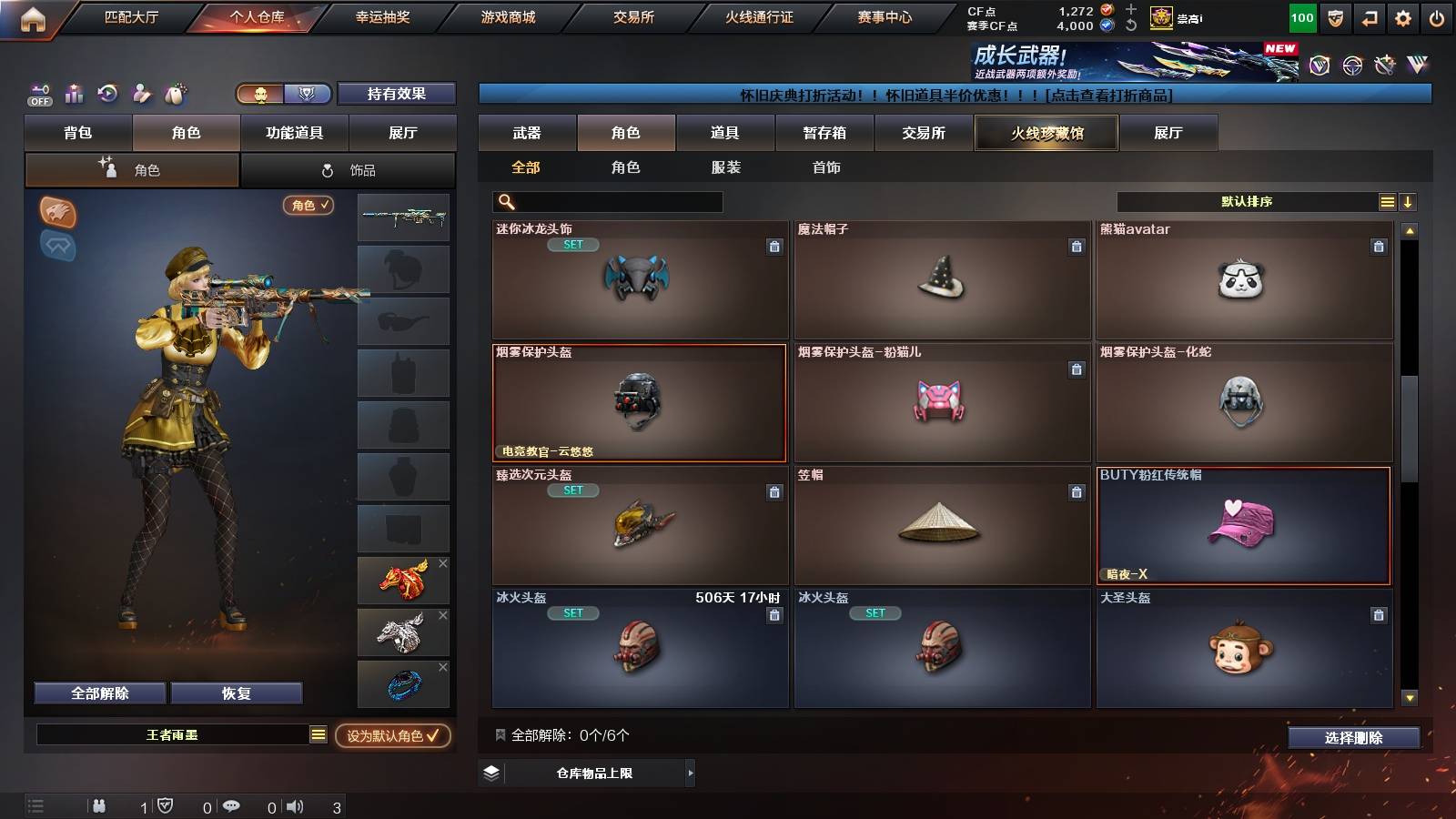
Task: Click the power off icon top right
Action: pos(1436,16)
